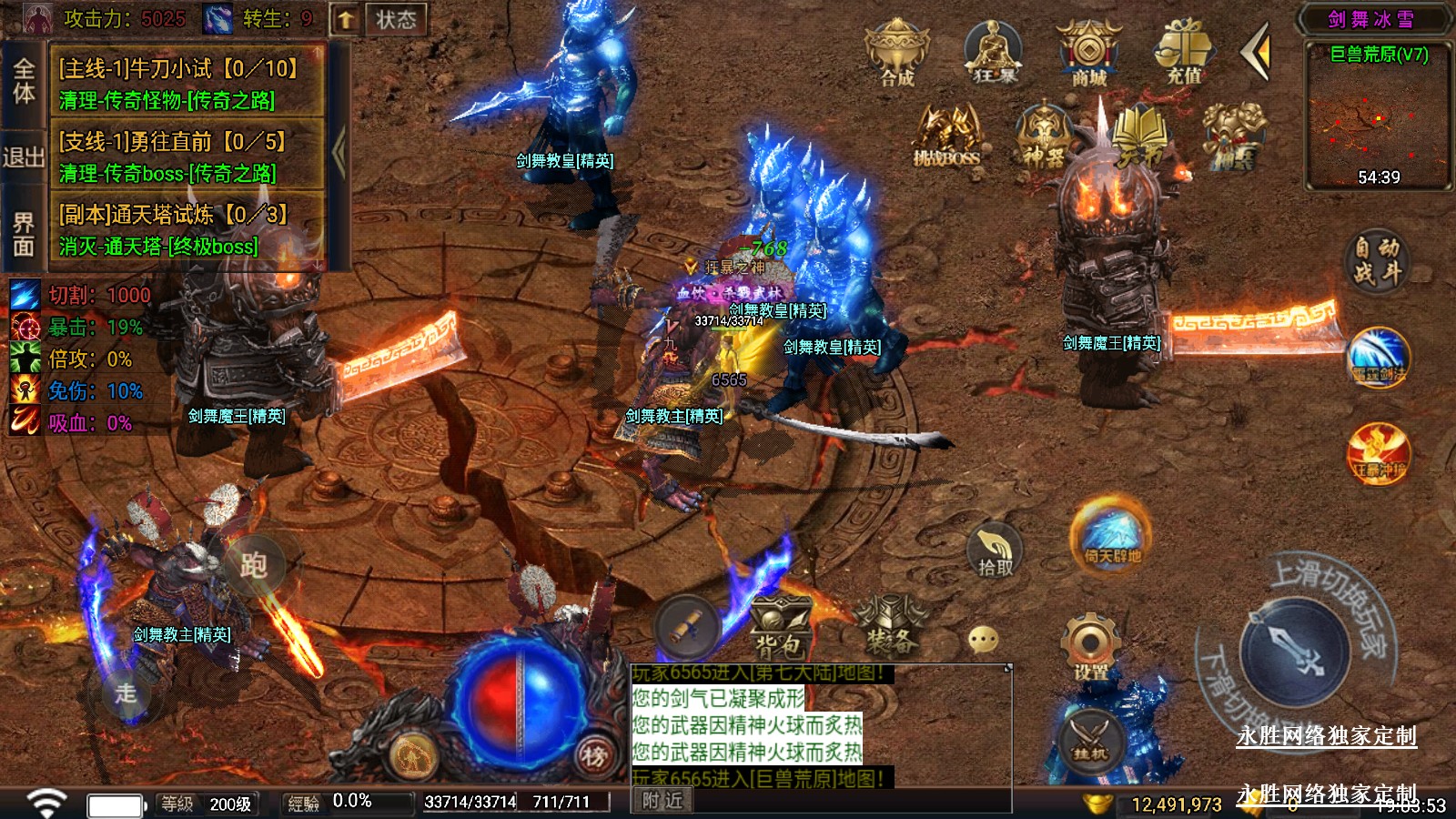Screen dimensions: 1456x819
Task: Open the 神器 artifact menu
Action: pos(1043,136)
